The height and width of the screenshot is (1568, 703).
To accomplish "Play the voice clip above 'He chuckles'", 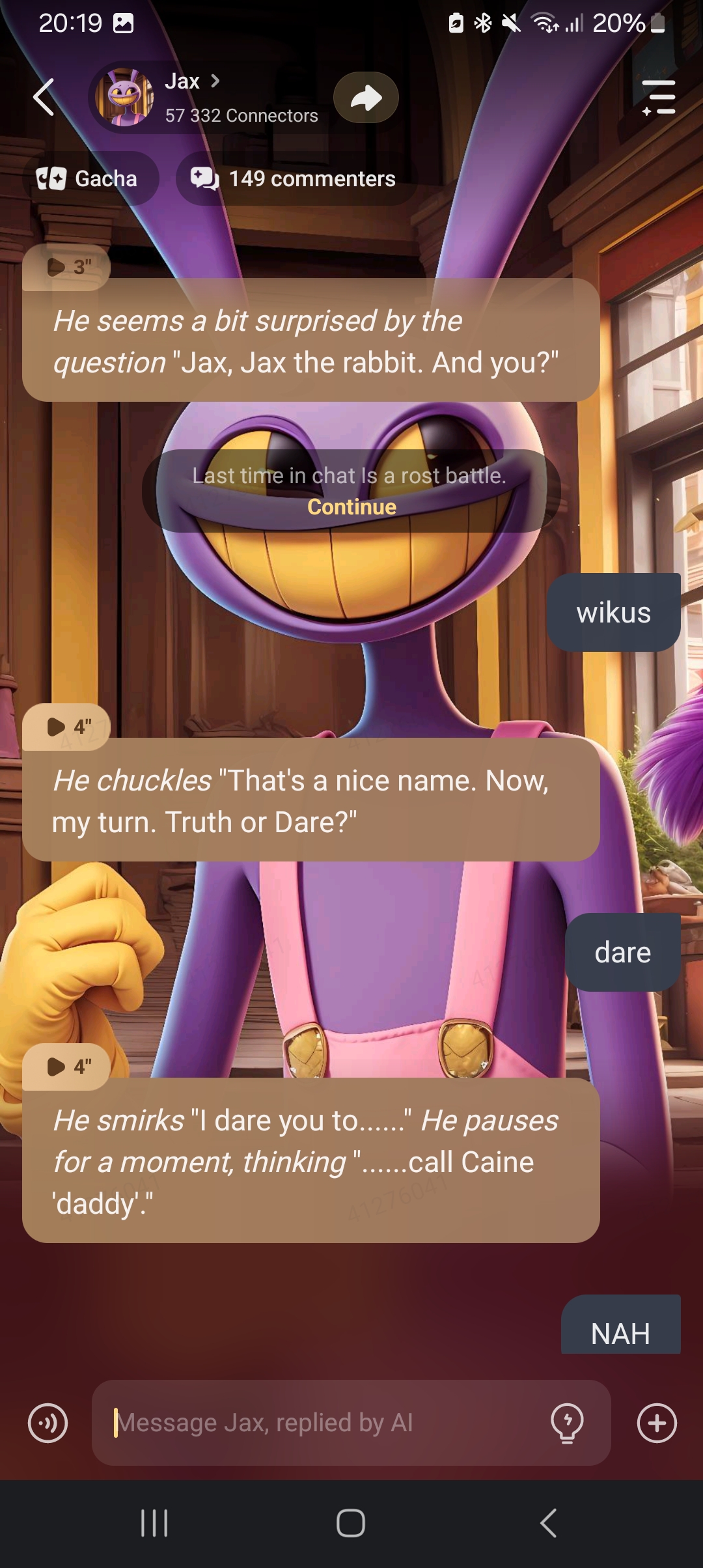I will click(x=66, y=727).
